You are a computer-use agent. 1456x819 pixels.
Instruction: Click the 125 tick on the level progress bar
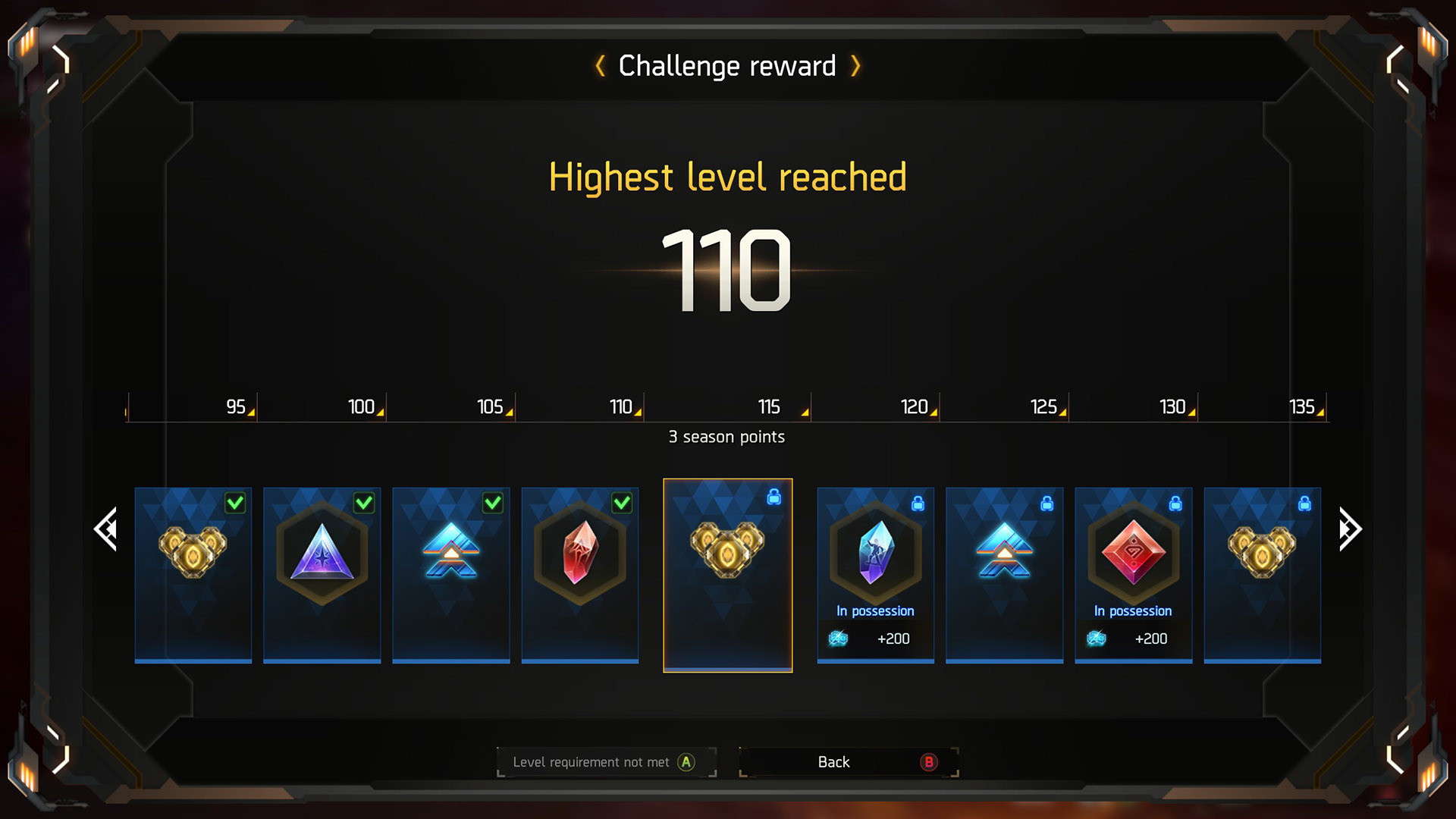coord(1044,407)
